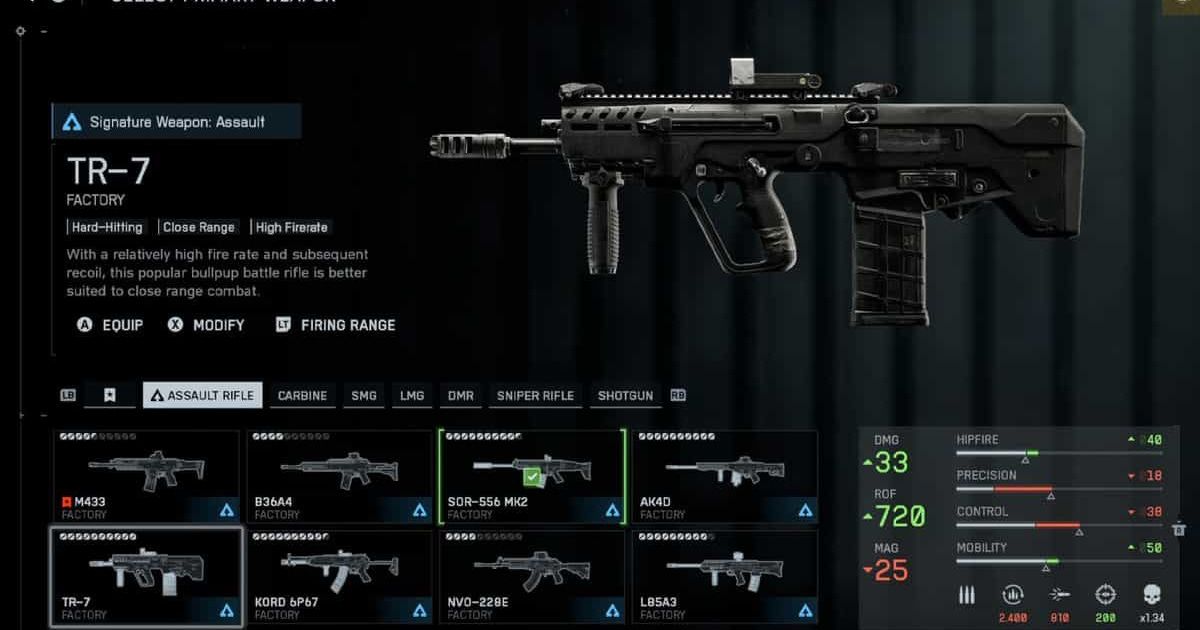View the Sniper Rifle category
The width and height of the screenshot is (1200, 630).
click(535, 395)
